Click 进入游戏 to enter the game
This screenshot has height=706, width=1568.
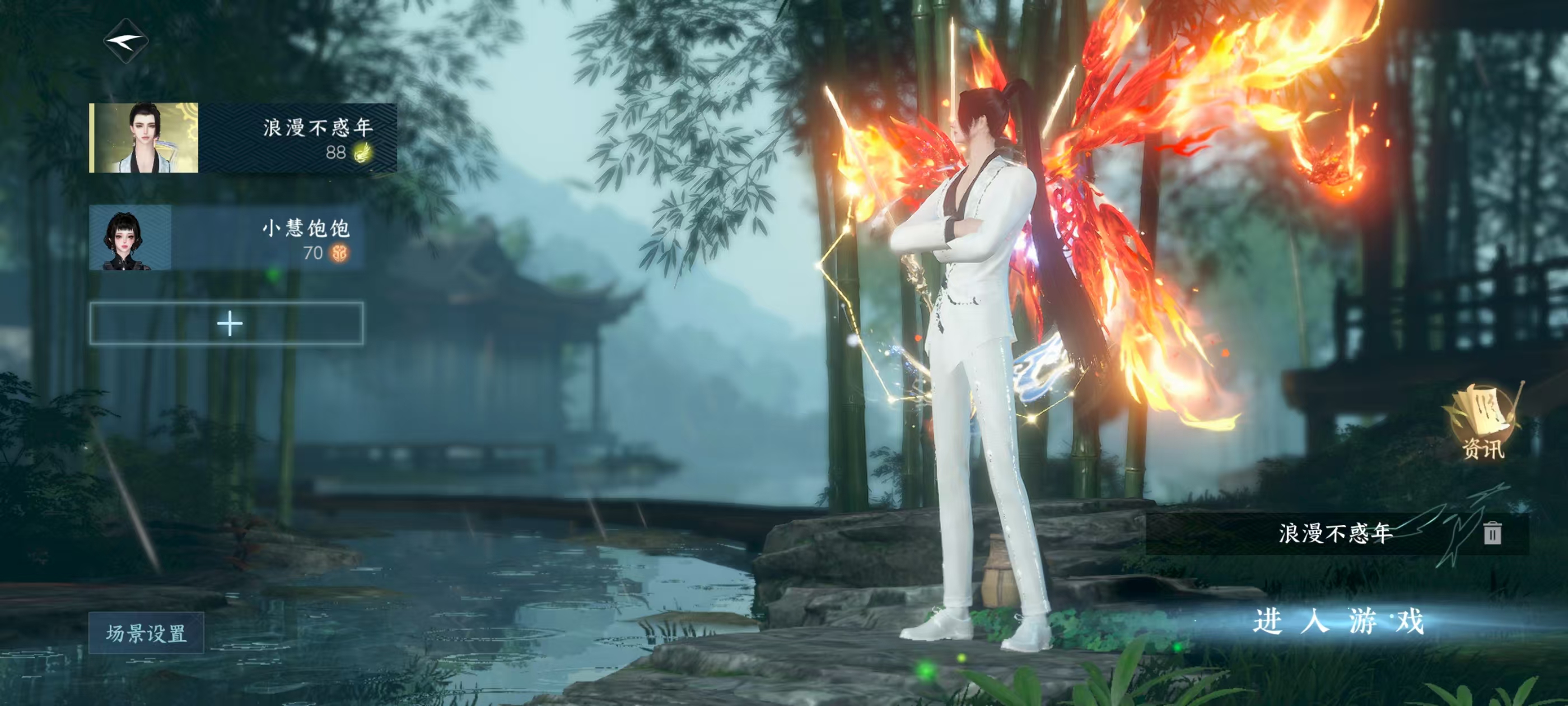tap(1338, 622)
